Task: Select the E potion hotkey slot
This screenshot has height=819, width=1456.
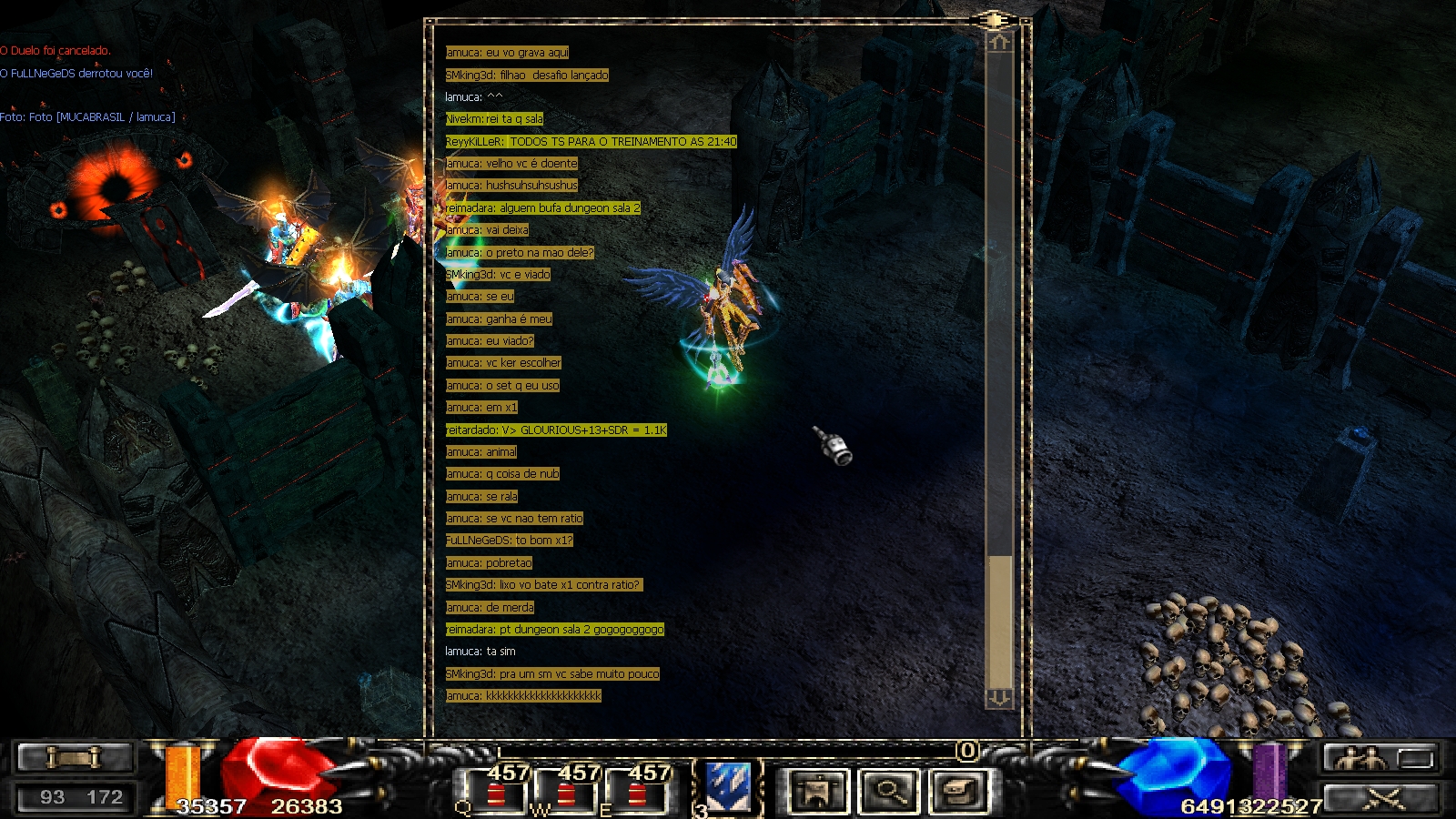Action: point(636,790)
